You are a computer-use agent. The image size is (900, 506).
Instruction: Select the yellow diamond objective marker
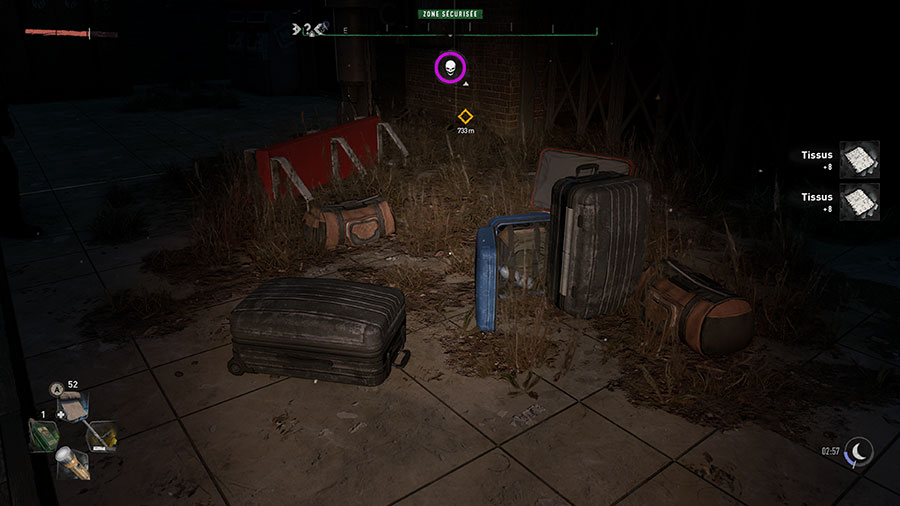465,117
